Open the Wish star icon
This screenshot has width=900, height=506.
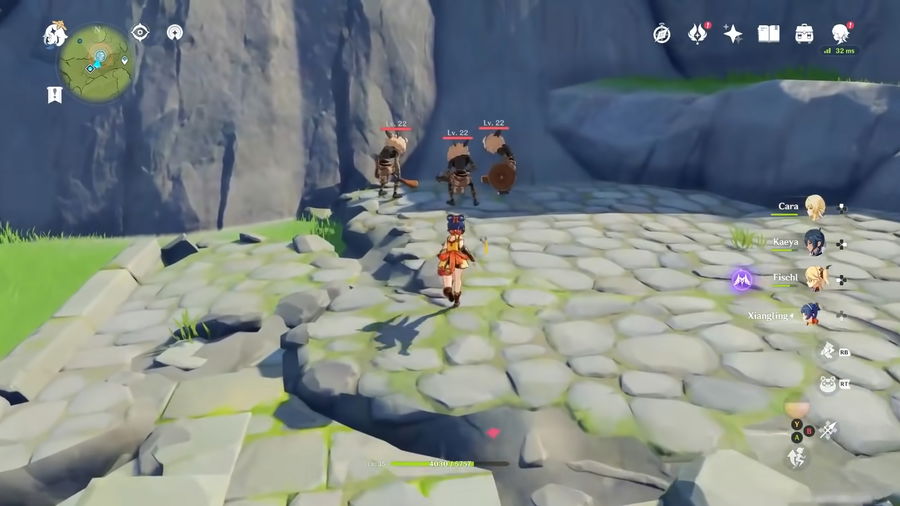click(733, 34)
